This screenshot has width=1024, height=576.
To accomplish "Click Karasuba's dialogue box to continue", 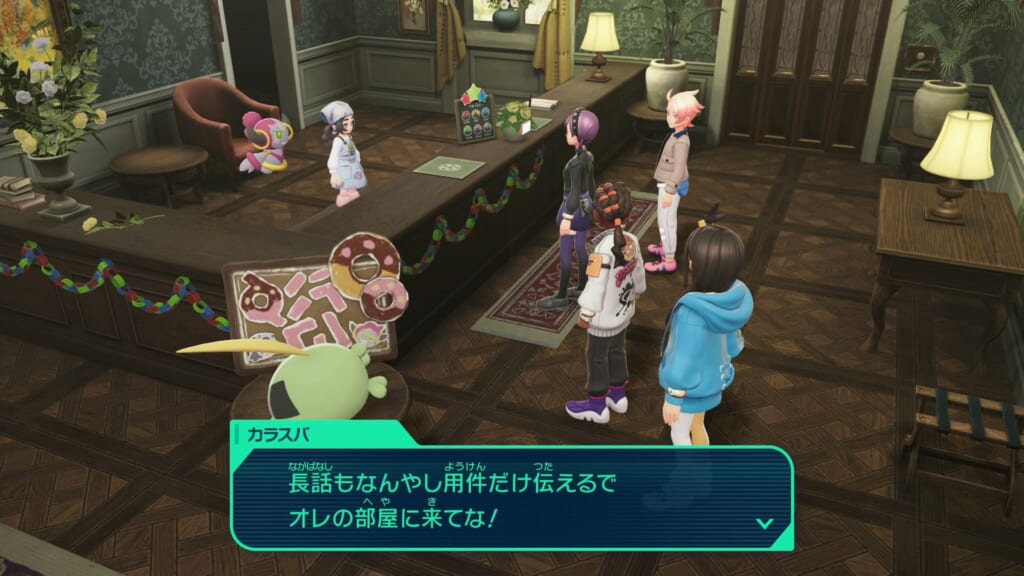I will coord(510,497).
